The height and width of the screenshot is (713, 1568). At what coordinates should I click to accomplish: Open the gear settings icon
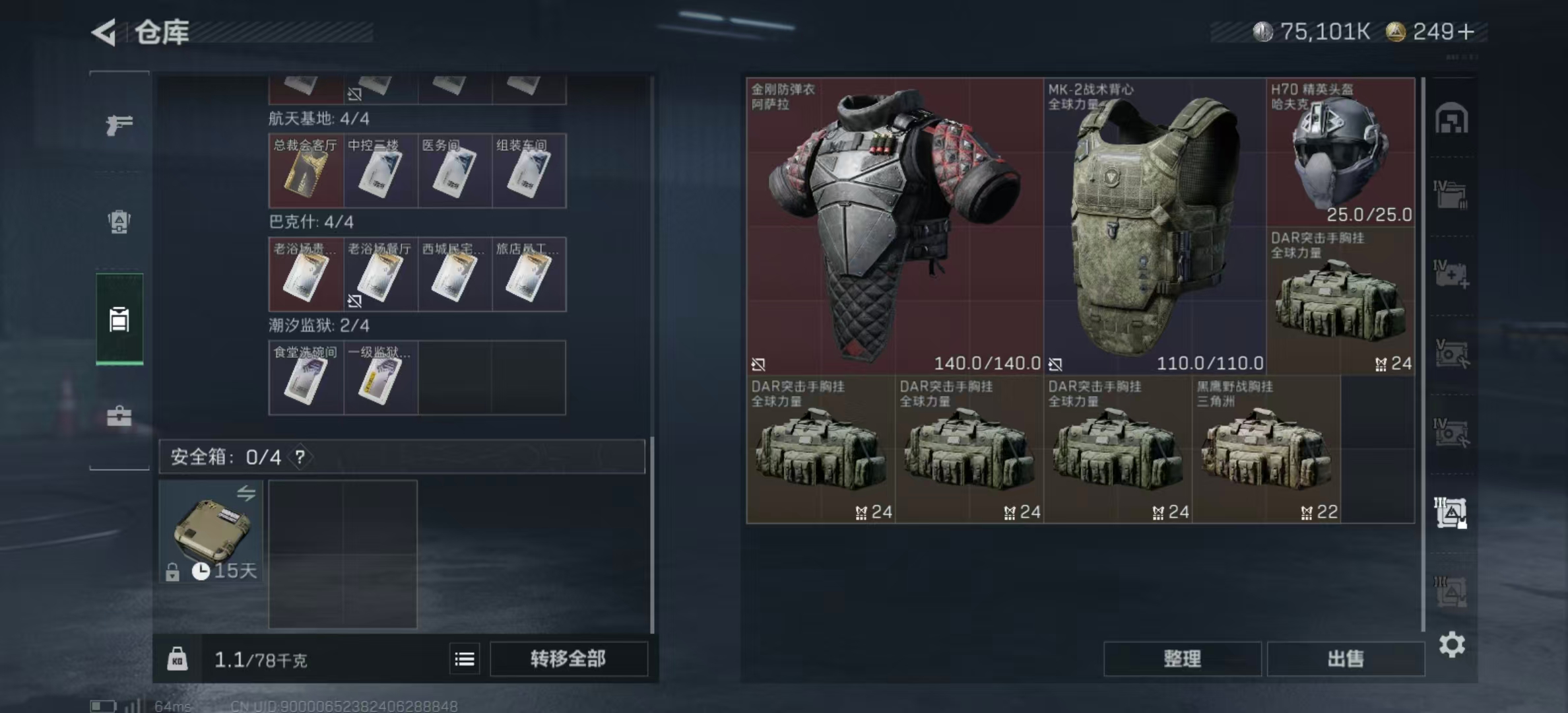point(1452,644)
